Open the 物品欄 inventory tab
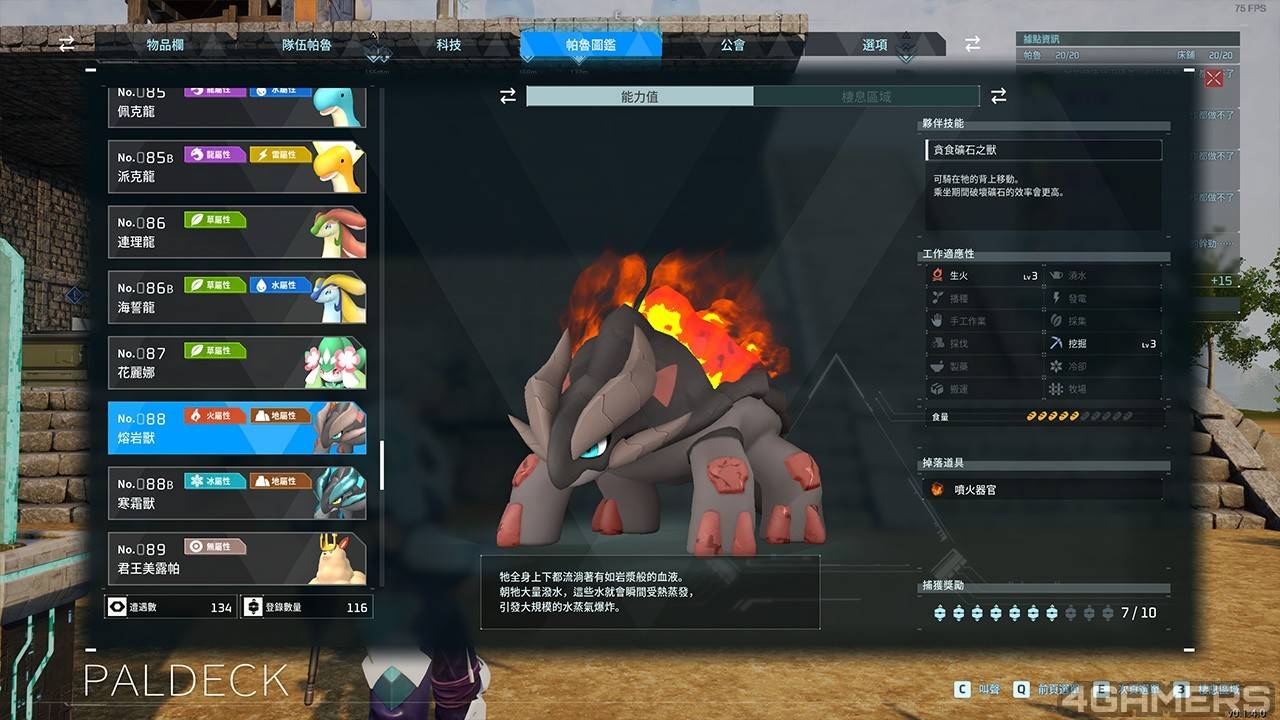The width and height of the screenshot is (1280, 720). [x=165, y=45]
